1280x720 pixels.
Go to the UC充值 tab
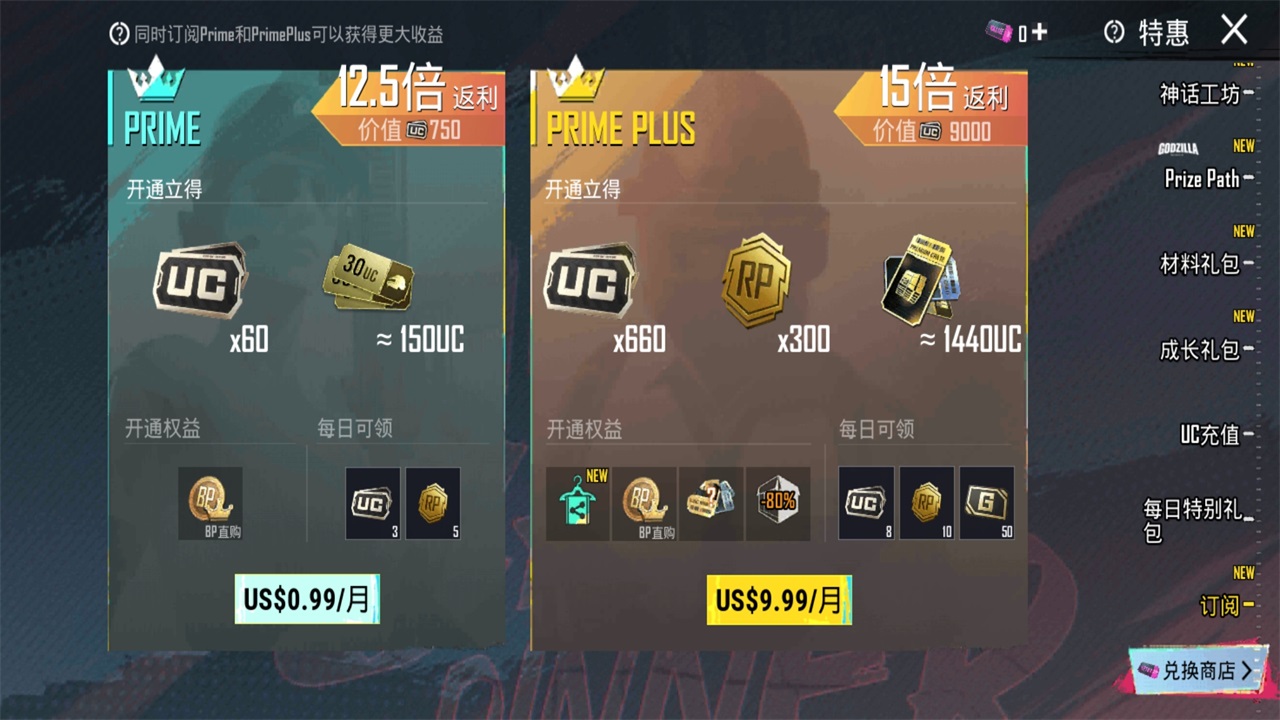click(x=1210, y=434)
